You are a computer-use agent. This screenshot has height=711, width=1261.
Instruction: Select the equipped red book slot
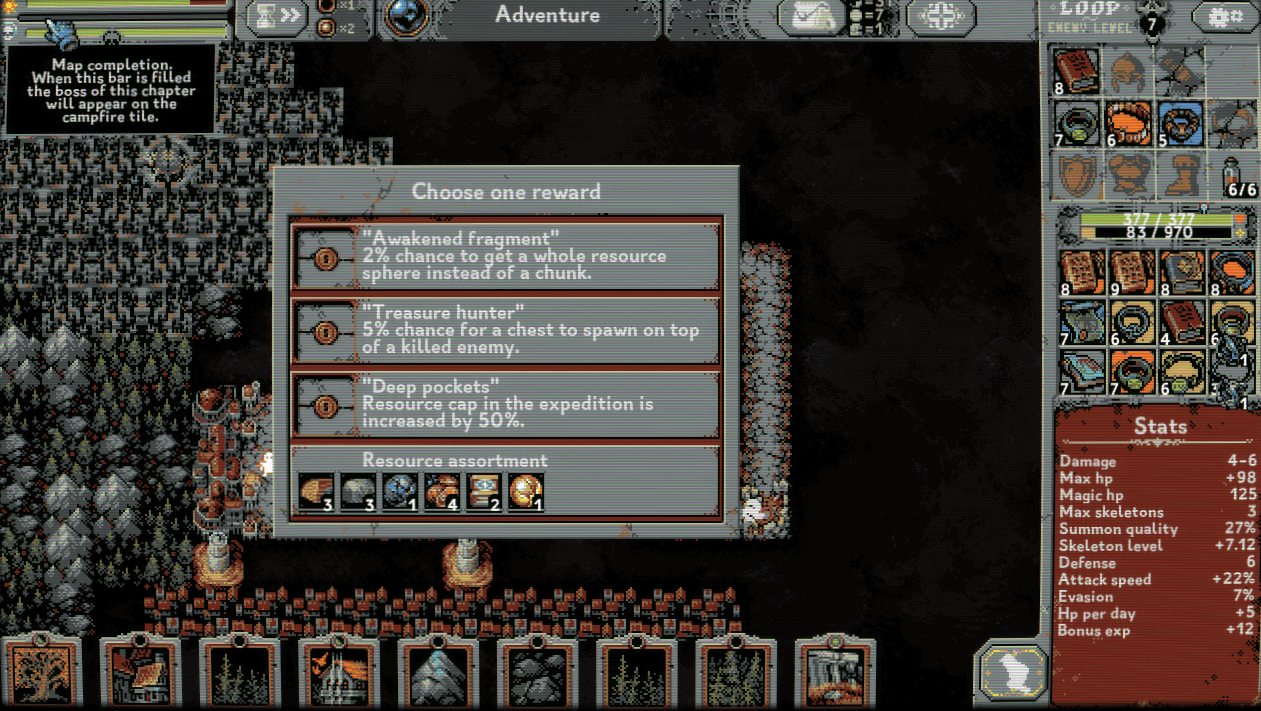(x=1077, y=70)
